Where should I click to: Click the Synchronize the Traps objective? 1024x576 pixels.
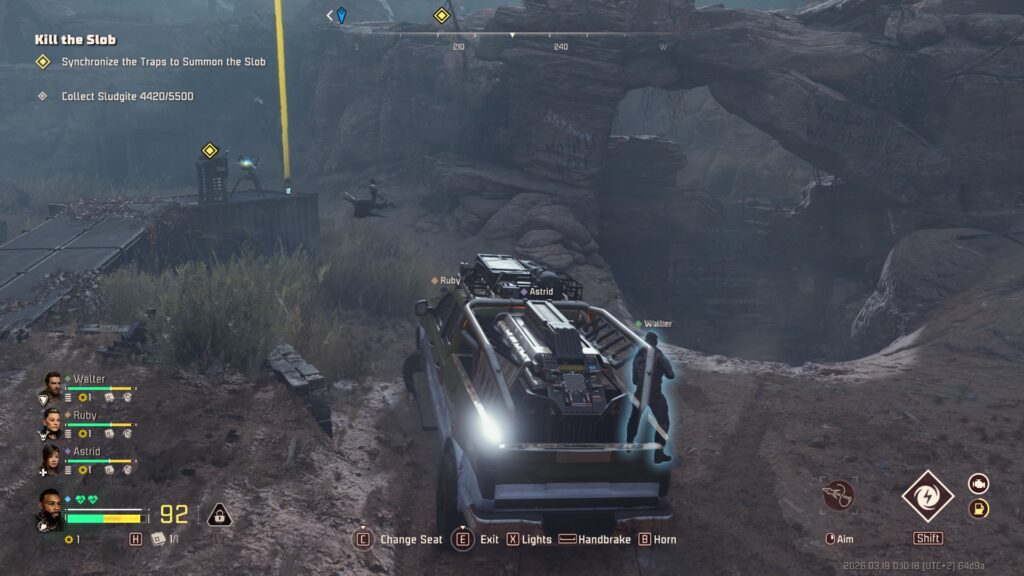pos(163,62)
